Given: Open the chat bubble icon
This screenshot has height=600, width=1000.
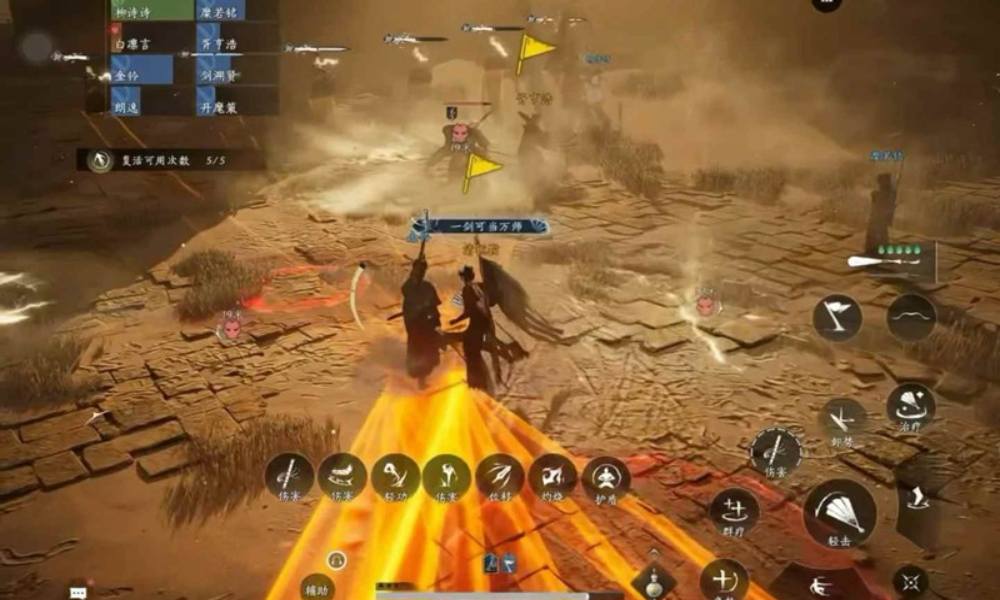Looking at the screenshot, I should click(78, 592).
